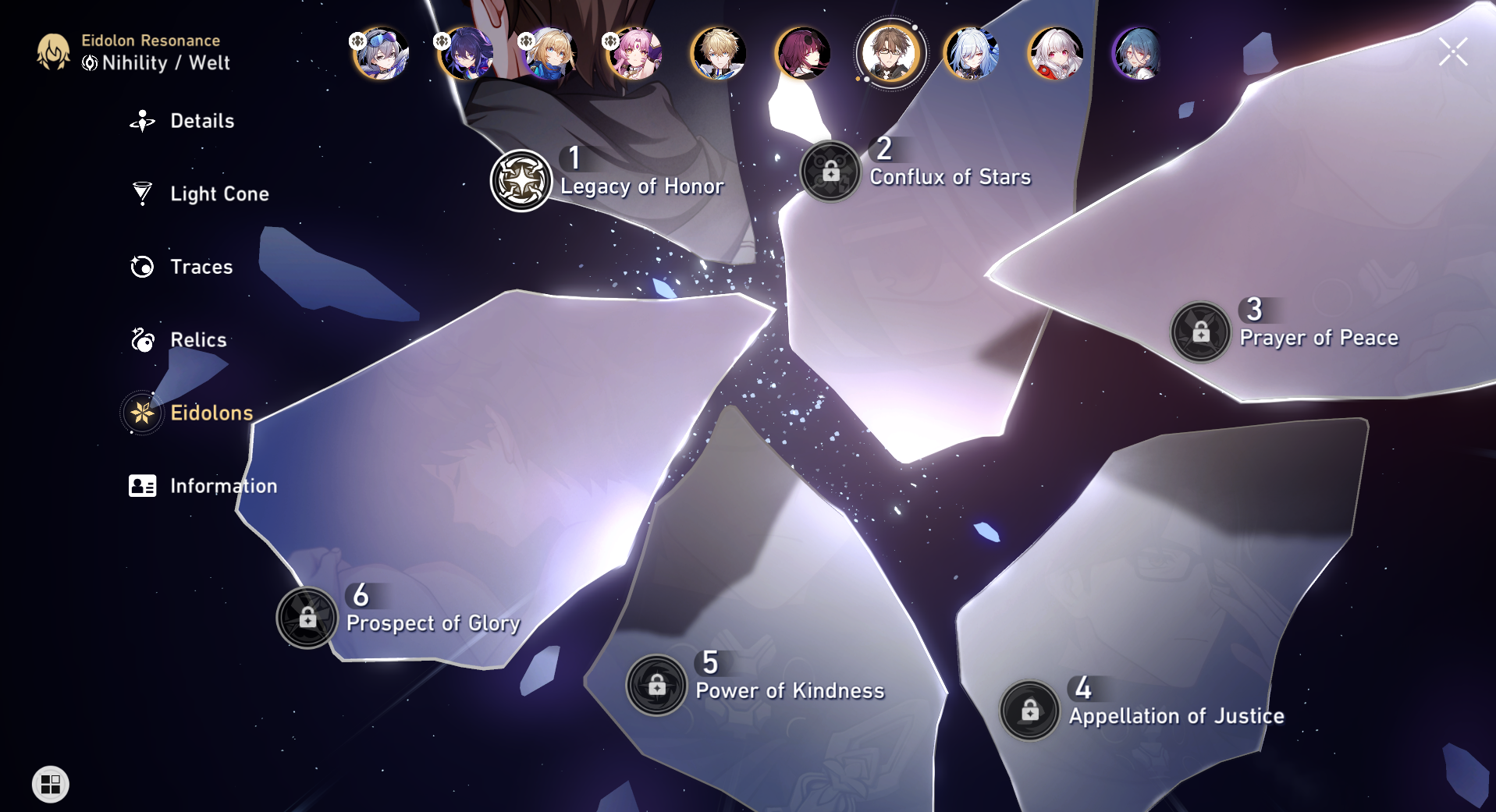
Task: Click the lock icon on Prospect of Glory
Action: (x=308, y=616)
